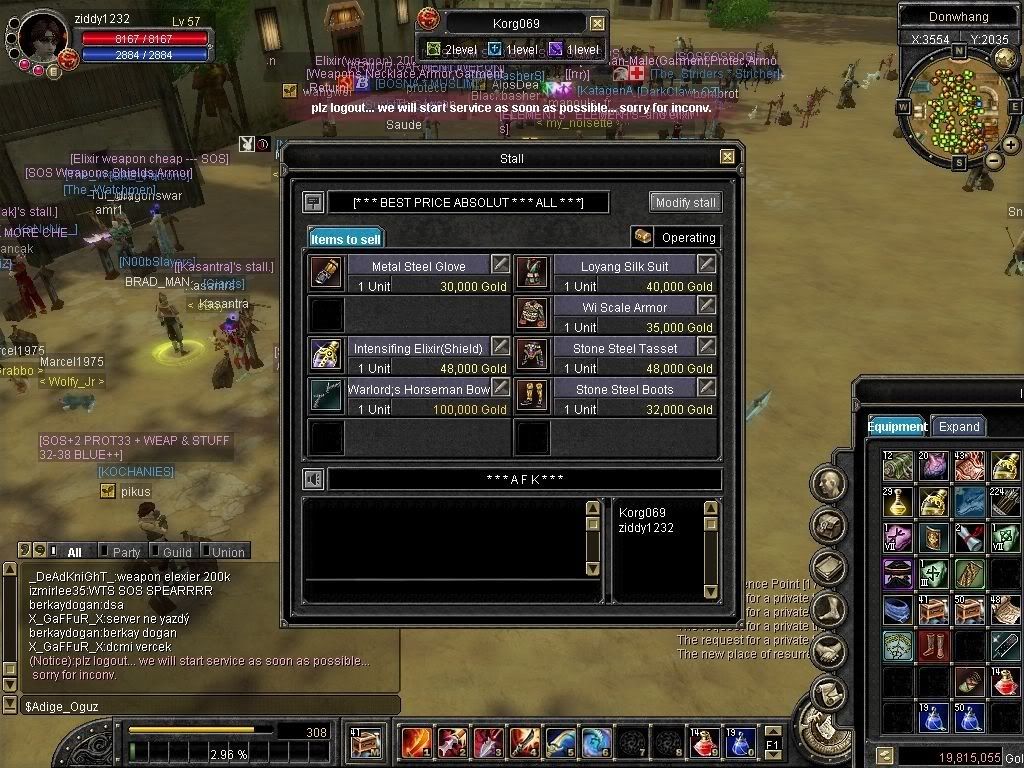Select the Wi Scale Armor listing
The image size is (1024, 768).
coord(624,307)
